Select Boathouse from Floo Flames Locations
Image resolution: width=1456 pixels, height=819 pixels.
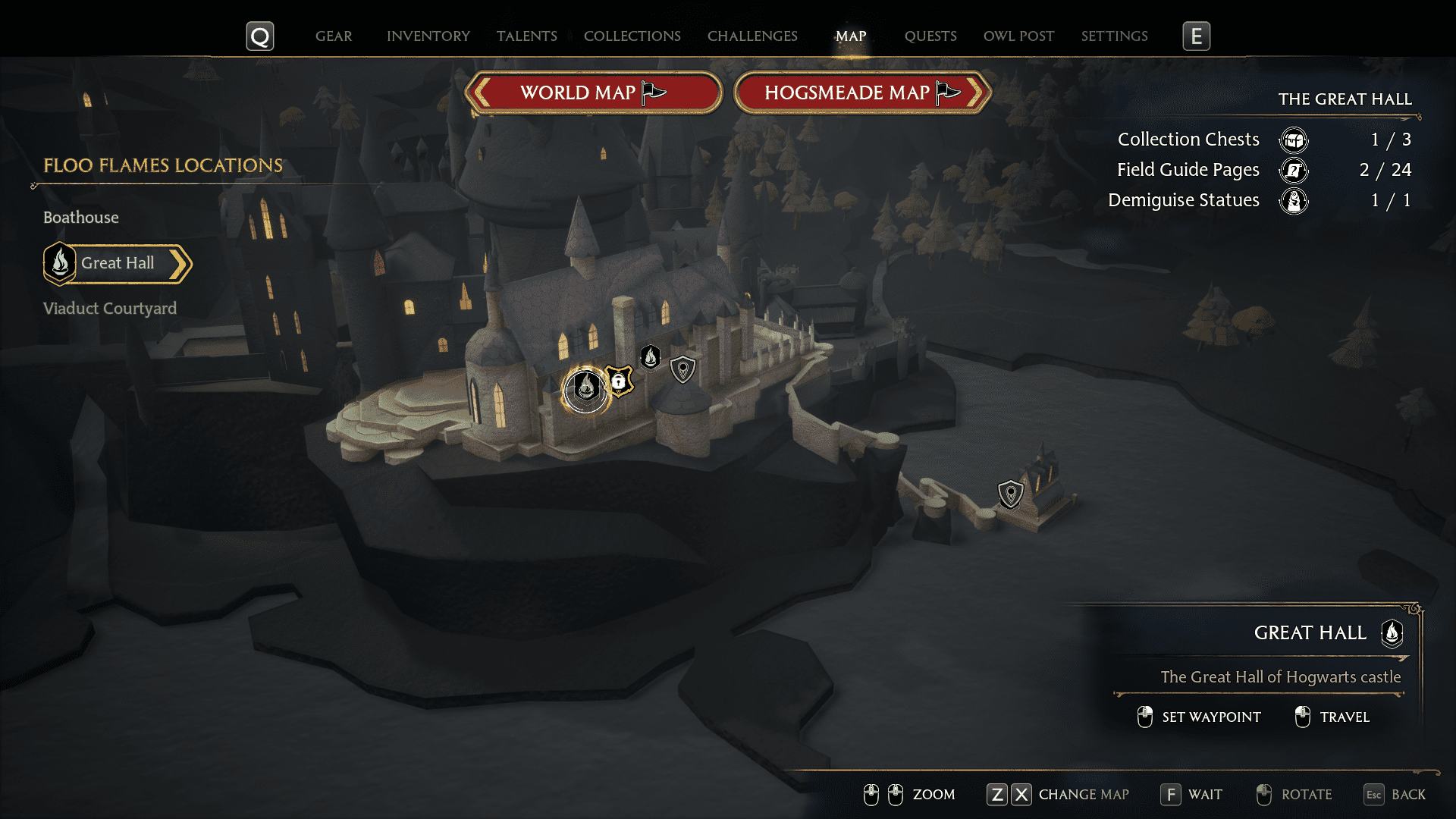pyautogui.click(x=80, y=217)
